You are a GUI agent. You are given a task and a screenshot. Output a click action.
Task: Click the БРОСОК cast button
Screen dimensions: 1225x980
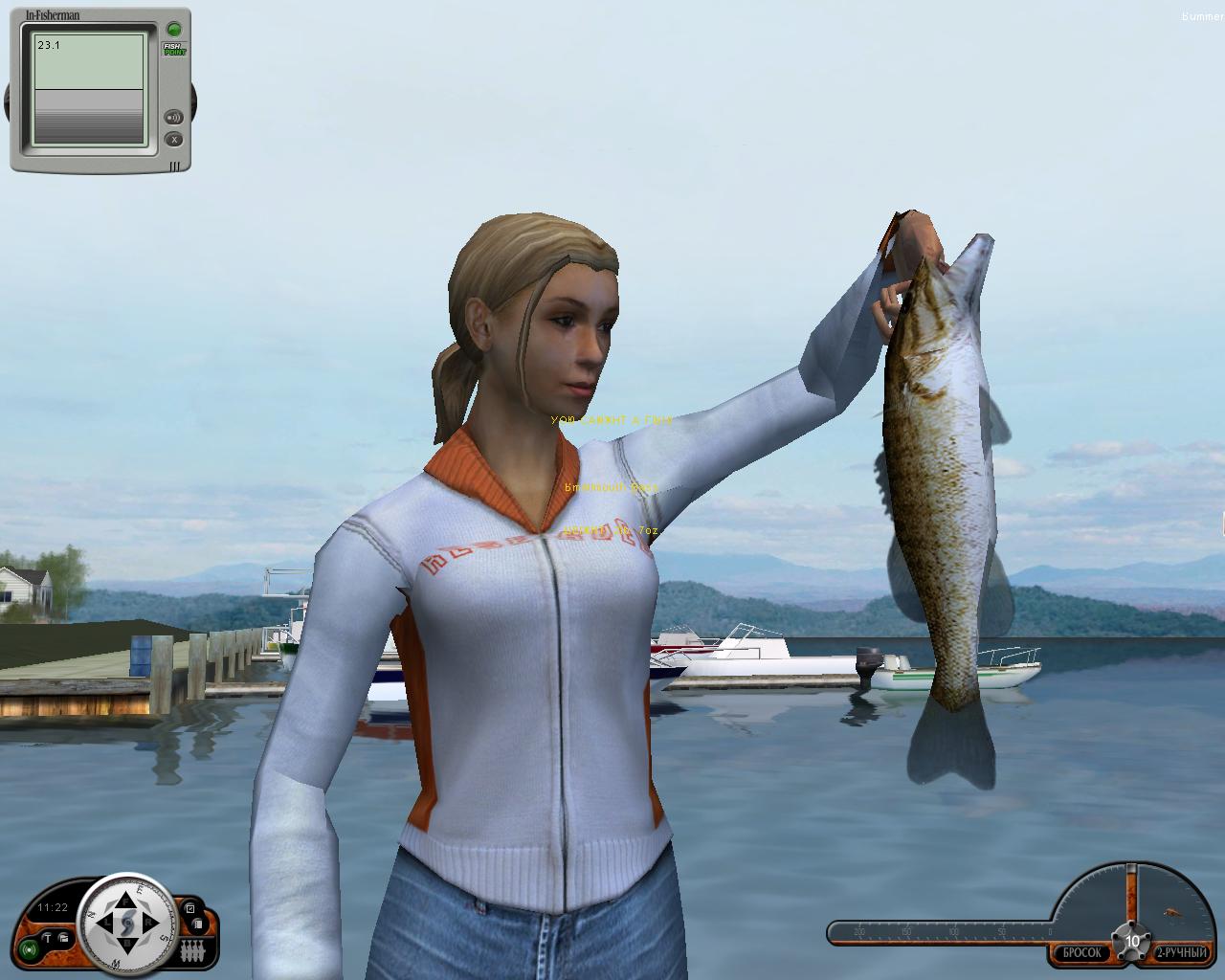click(x=1081, y=953)
